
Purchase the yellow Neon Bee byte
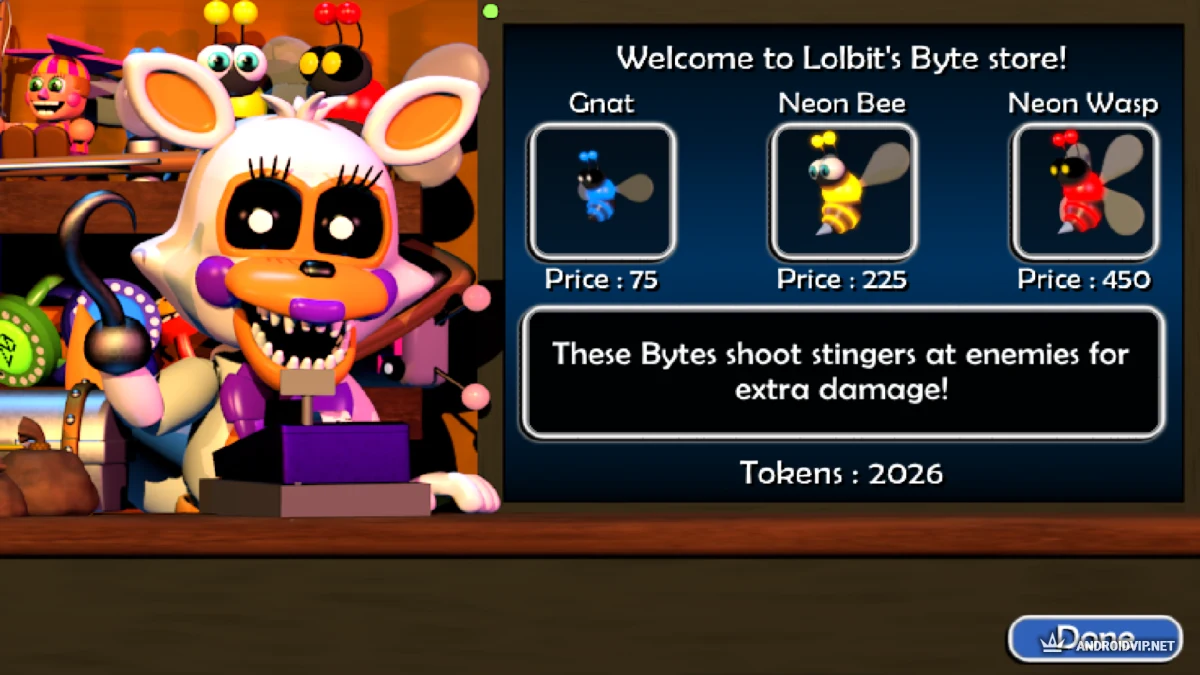[x=842, y=191]
